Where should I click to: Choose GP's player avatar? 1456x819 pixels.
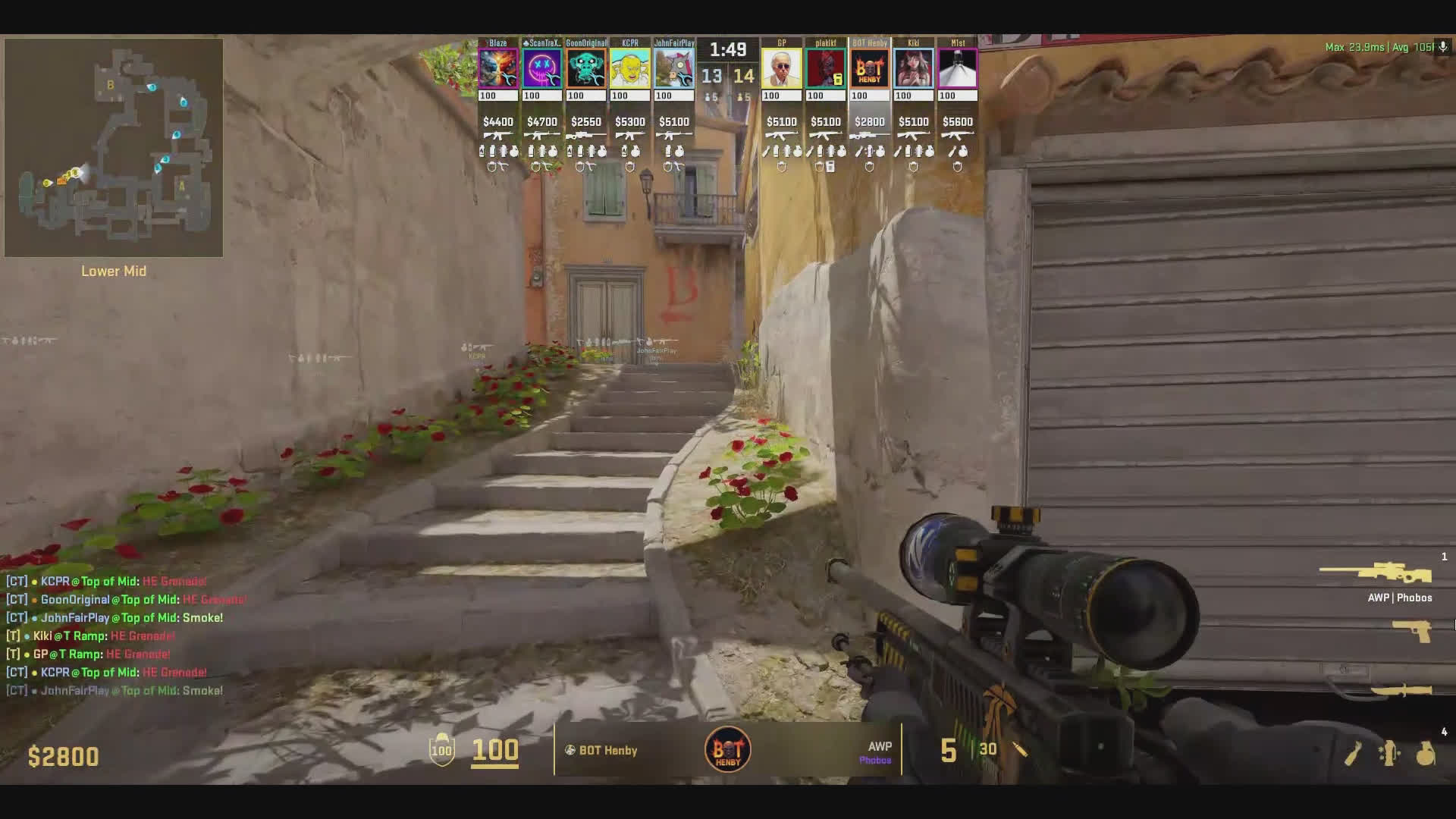pyautogui.click(x=782, y=69)
